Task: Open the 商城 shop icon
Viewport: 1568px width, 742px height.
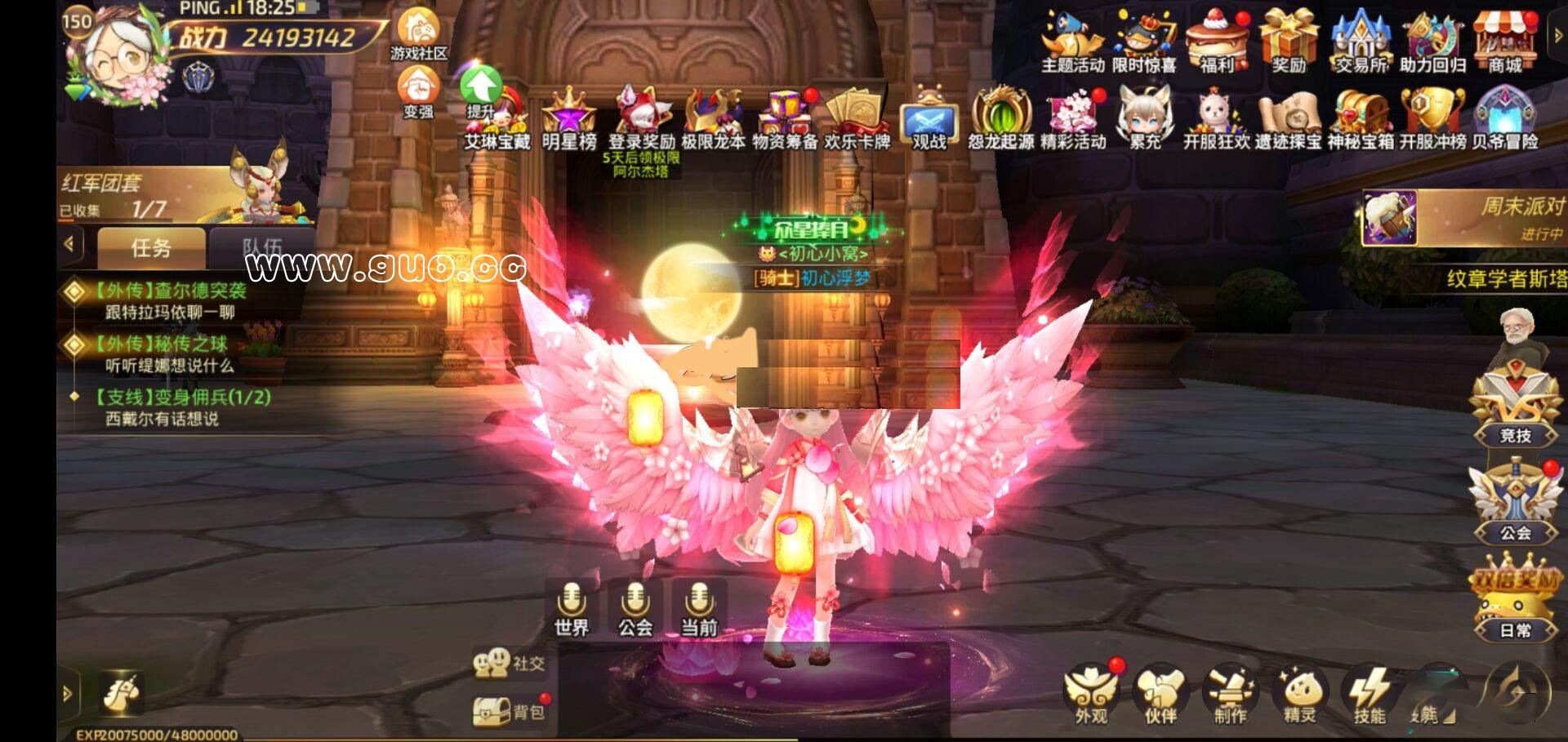Action: 1505,41
